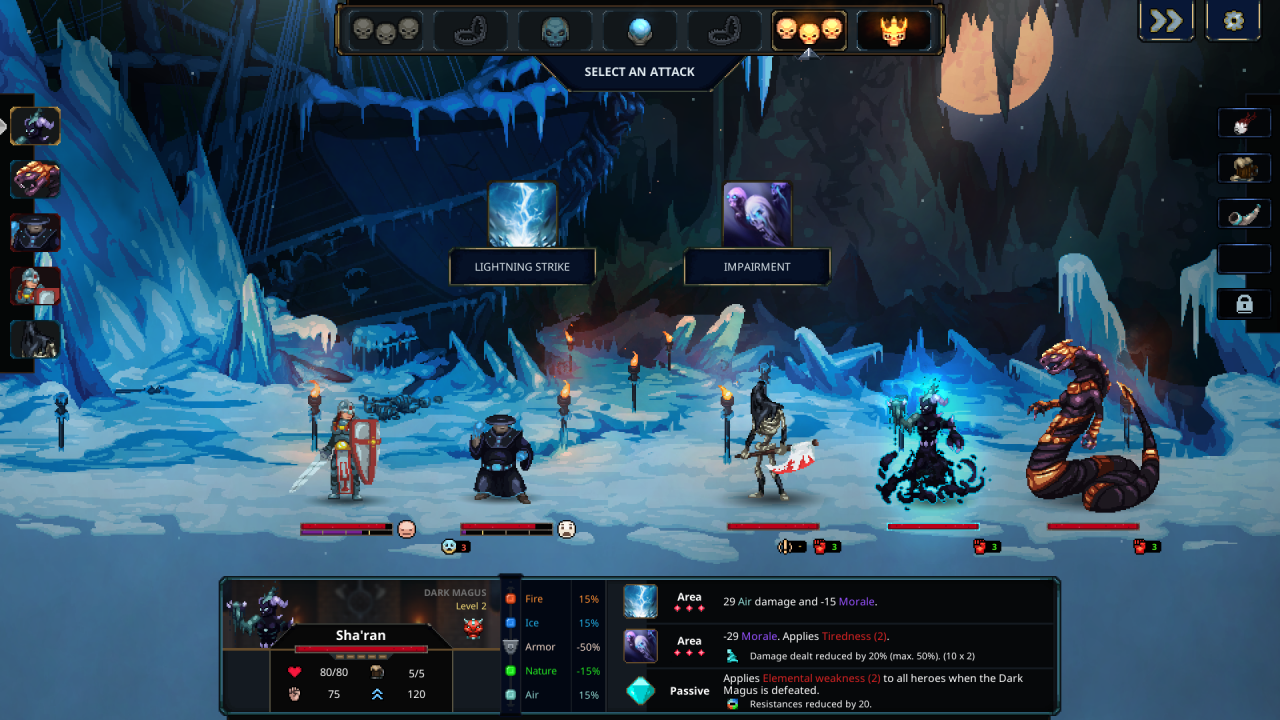
Task: Click the fast-forward double arrow button
Action: click(x=1166, y=21)
